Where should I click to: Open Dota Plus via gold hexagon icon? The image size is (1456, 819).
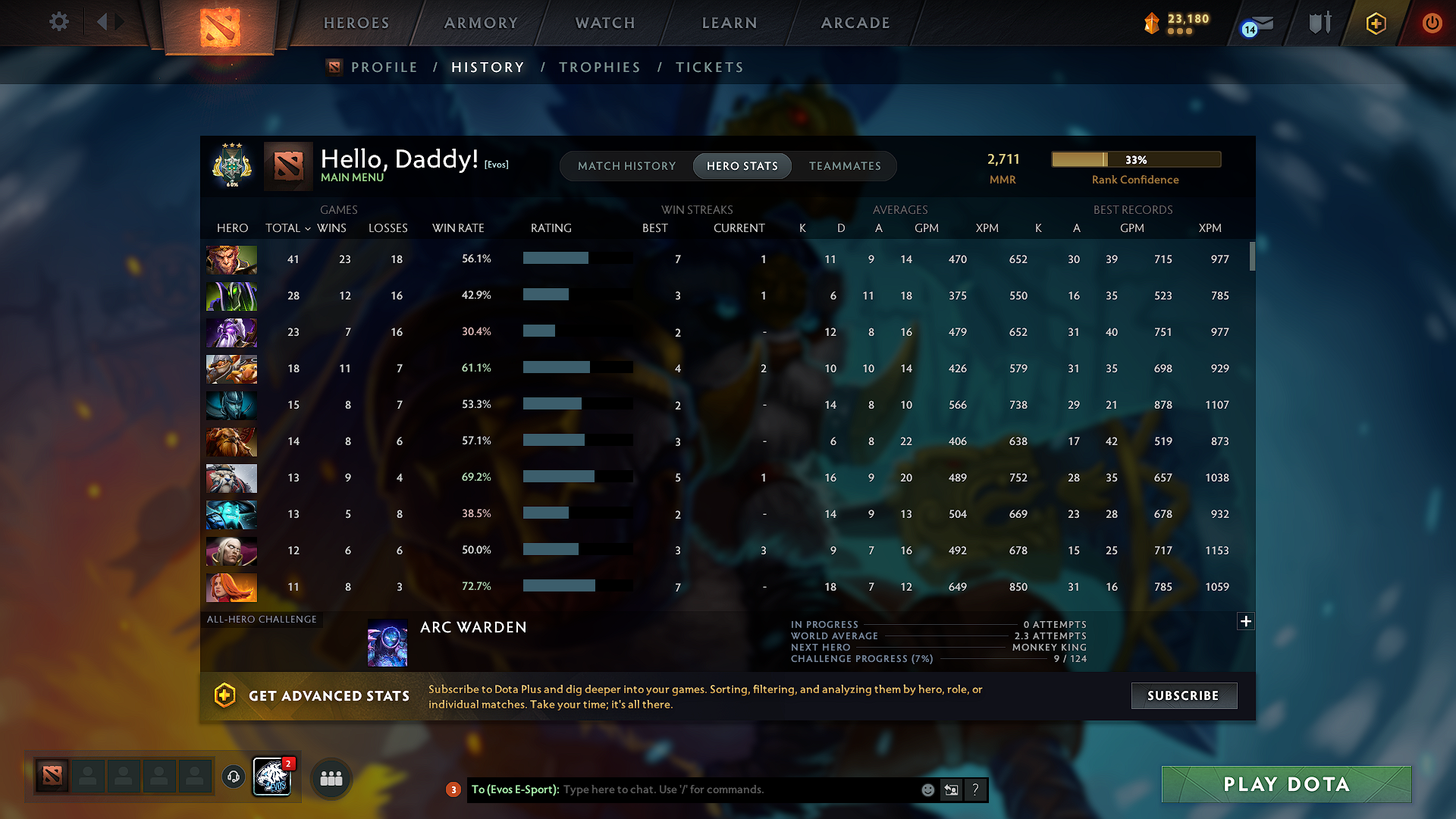tap(1375, 24)
